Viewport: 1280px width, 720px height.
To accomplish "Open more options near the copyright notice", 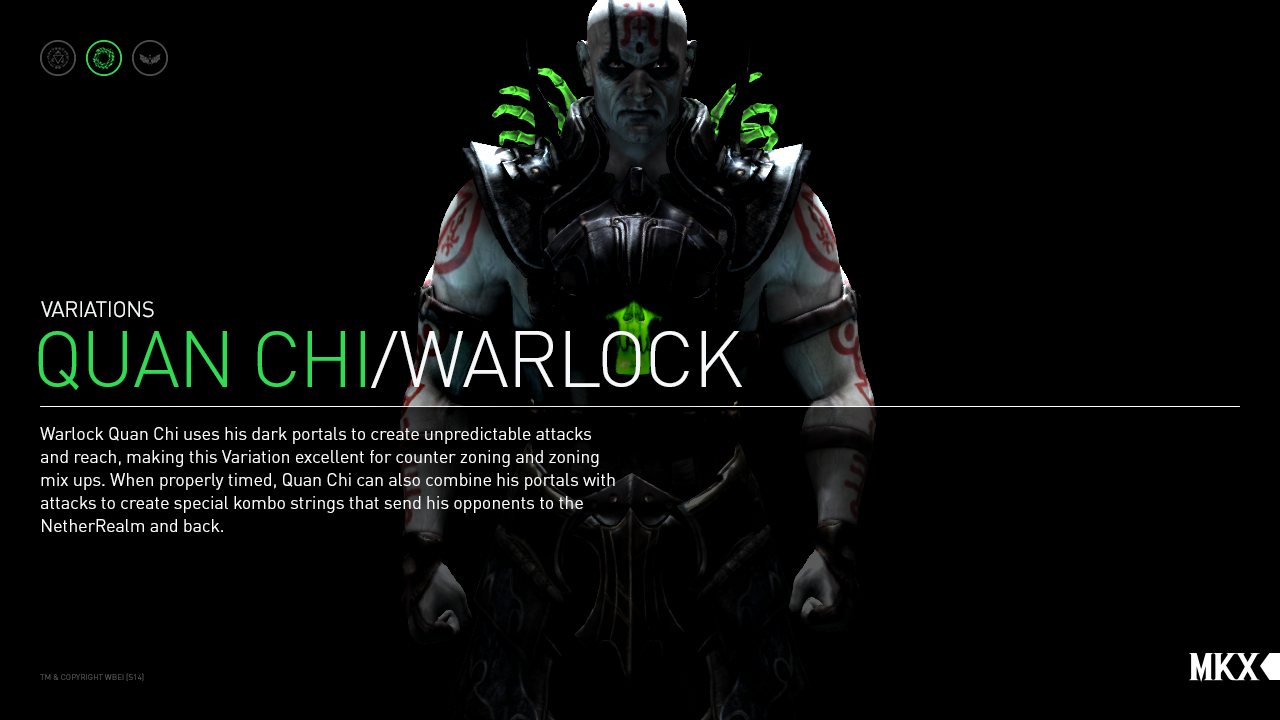I will pos(92,676).
